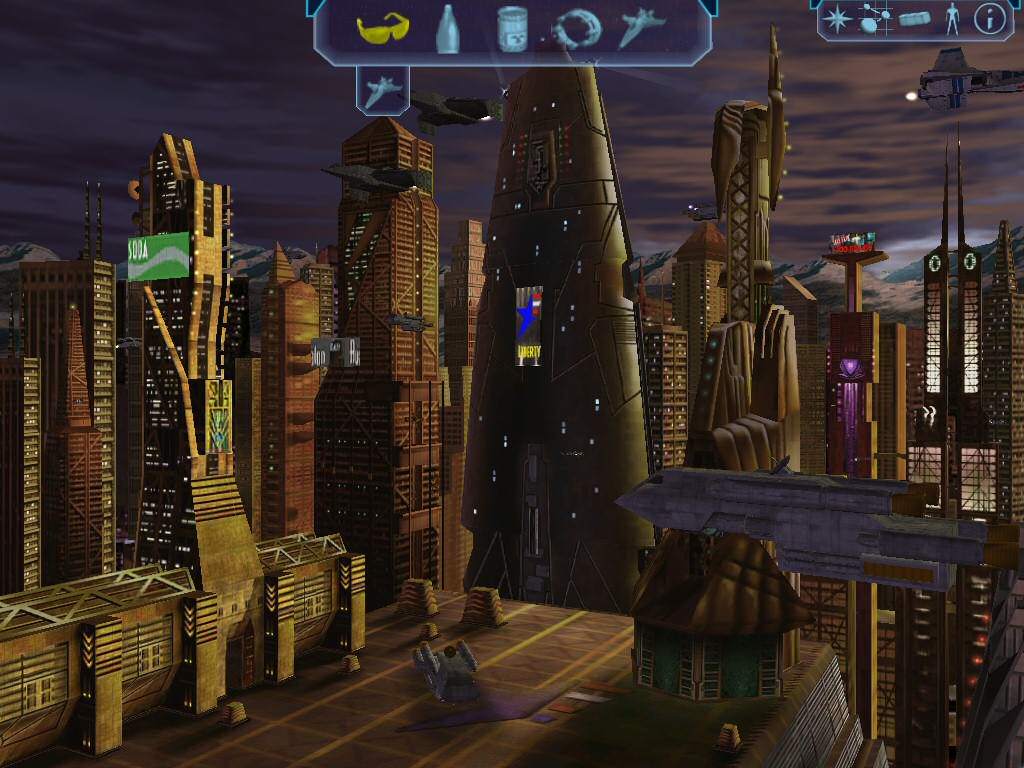Open the eight-pointed star icon panel
Viewport: 1024px width, 768px height.
point(836,19)
